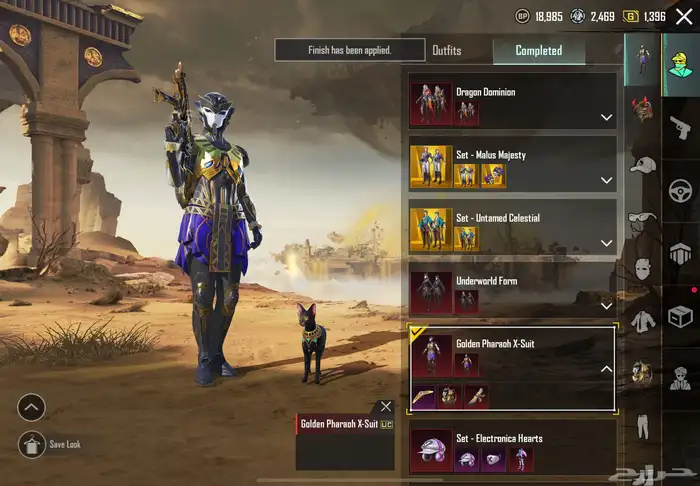Select the baseball cap headwear category
Viewport: 700px width, 486px height.
click(642, 164)
